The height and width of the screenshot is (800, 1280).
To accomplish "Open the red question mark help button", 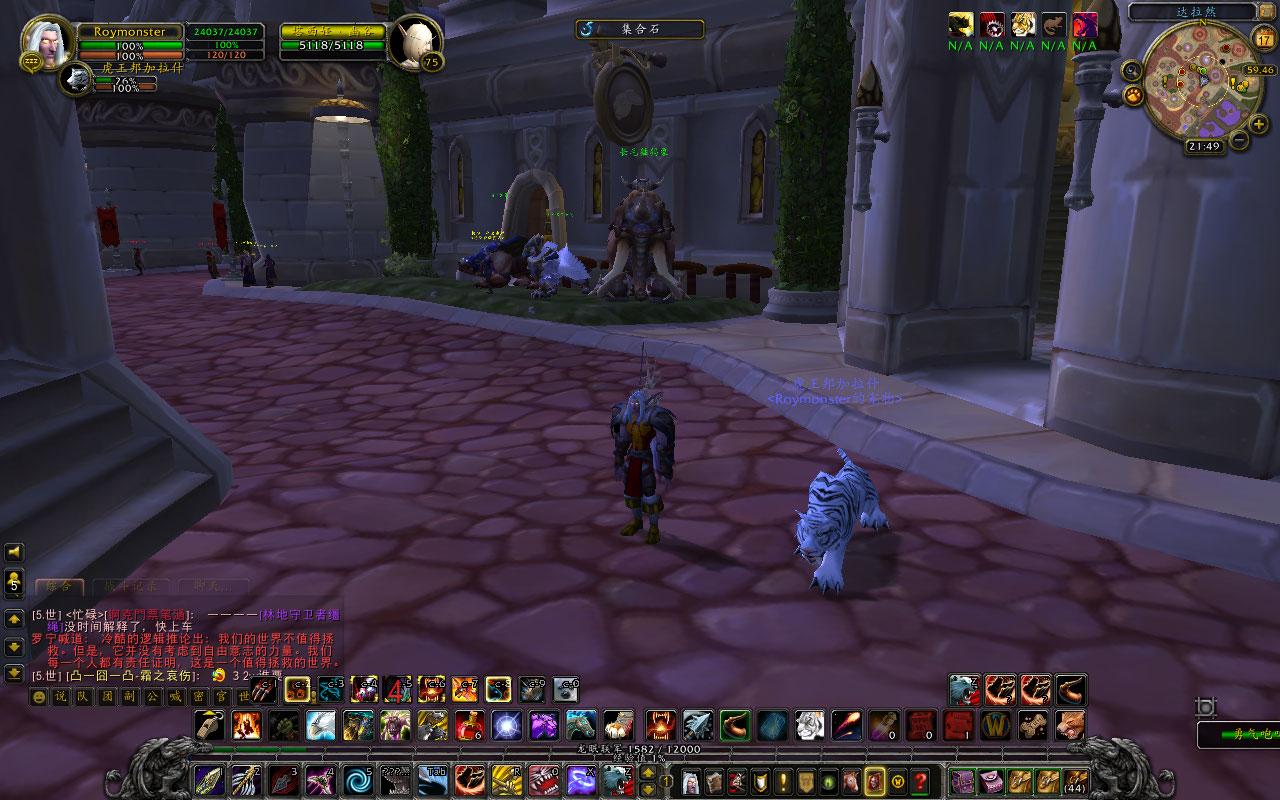I will click(921, 780).
